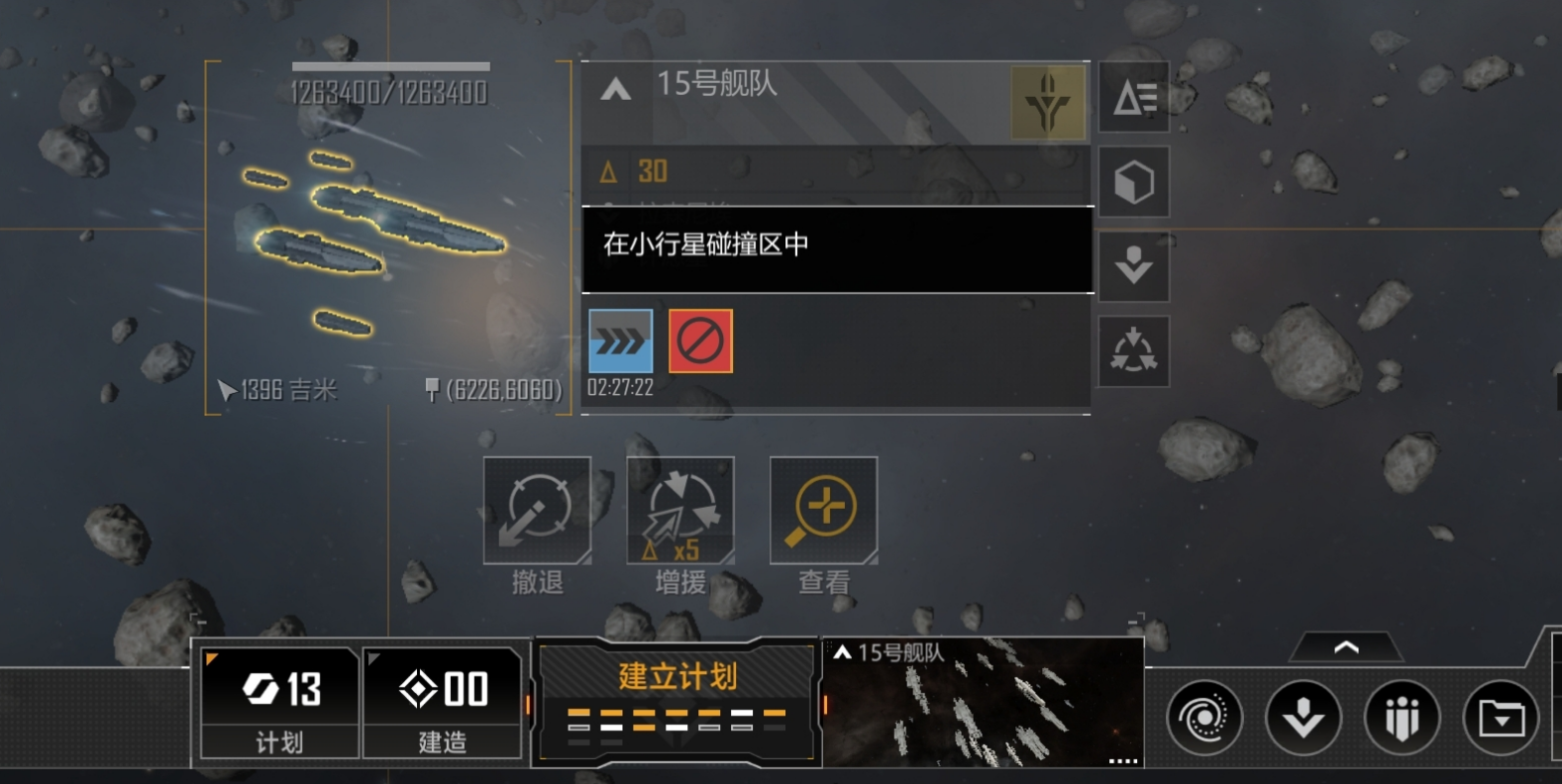This screenshot has width=1562, height=784.
Task: Send reinforcements with the 增援 button
Action: point(680,511)
